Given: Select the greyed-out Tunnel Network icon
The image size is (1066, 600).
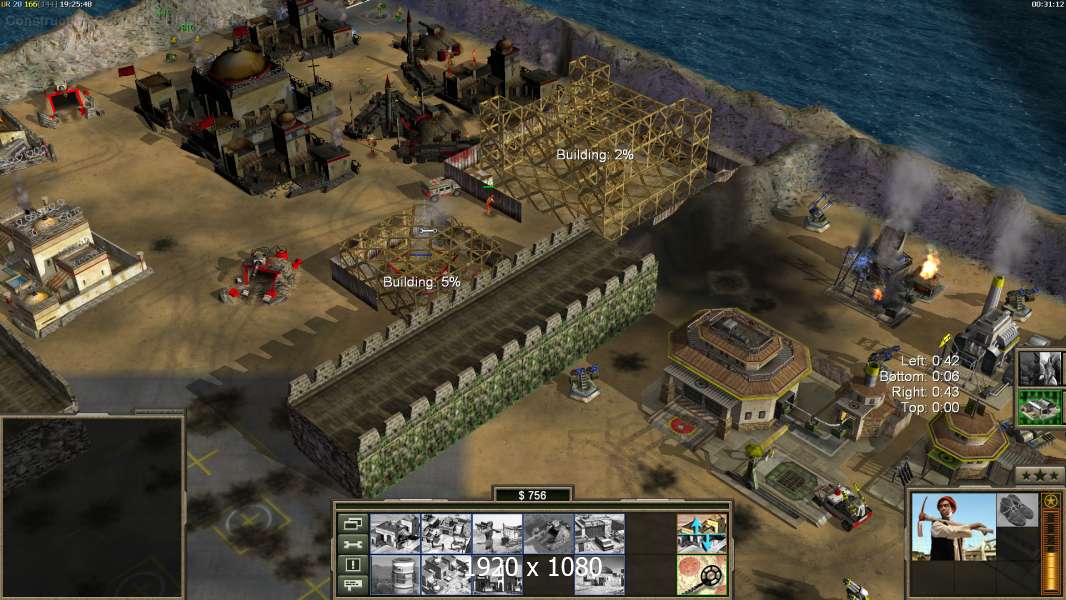Looking at the screenshot, I should 548,533.
